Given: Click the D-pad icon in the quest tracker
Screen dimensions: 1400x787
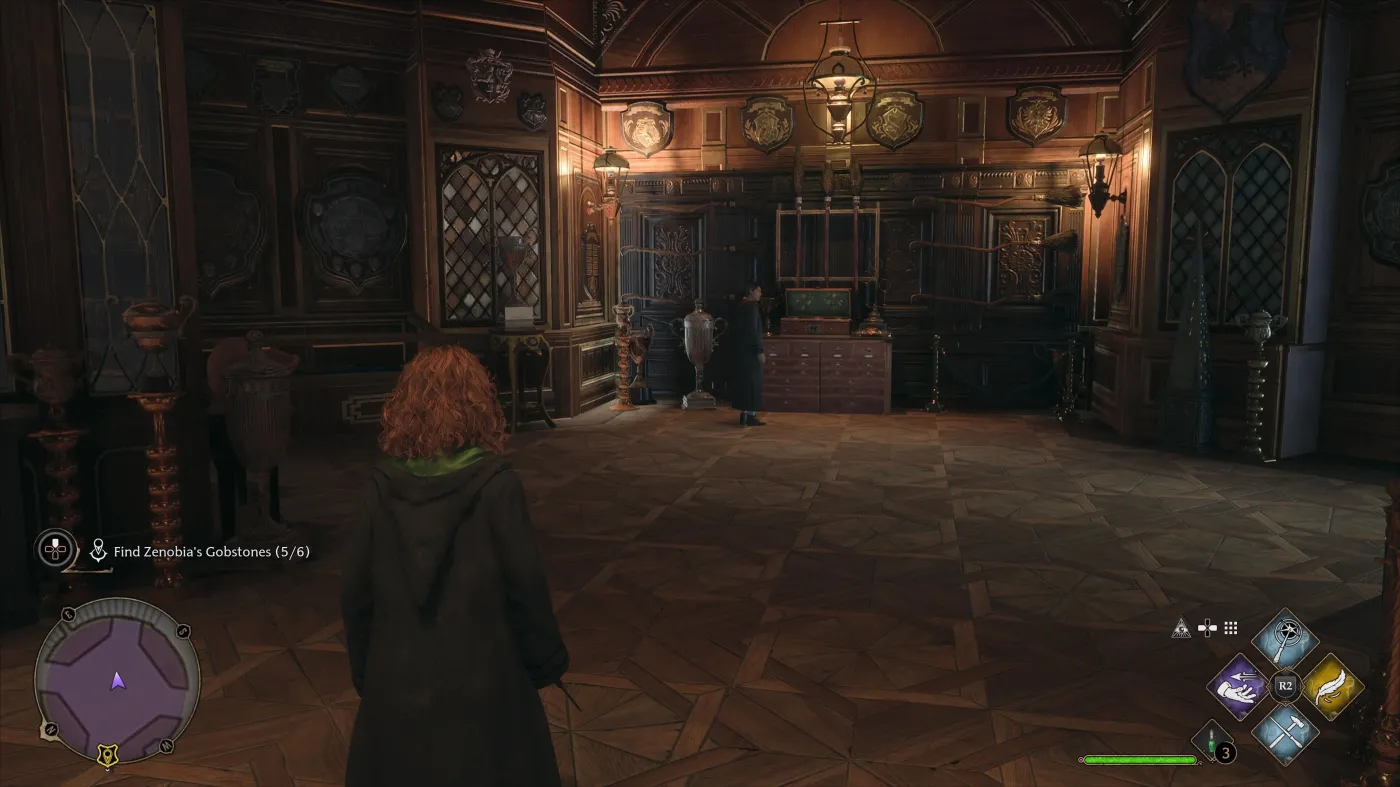Looking at the screenshot, I should tap(56, 548).
